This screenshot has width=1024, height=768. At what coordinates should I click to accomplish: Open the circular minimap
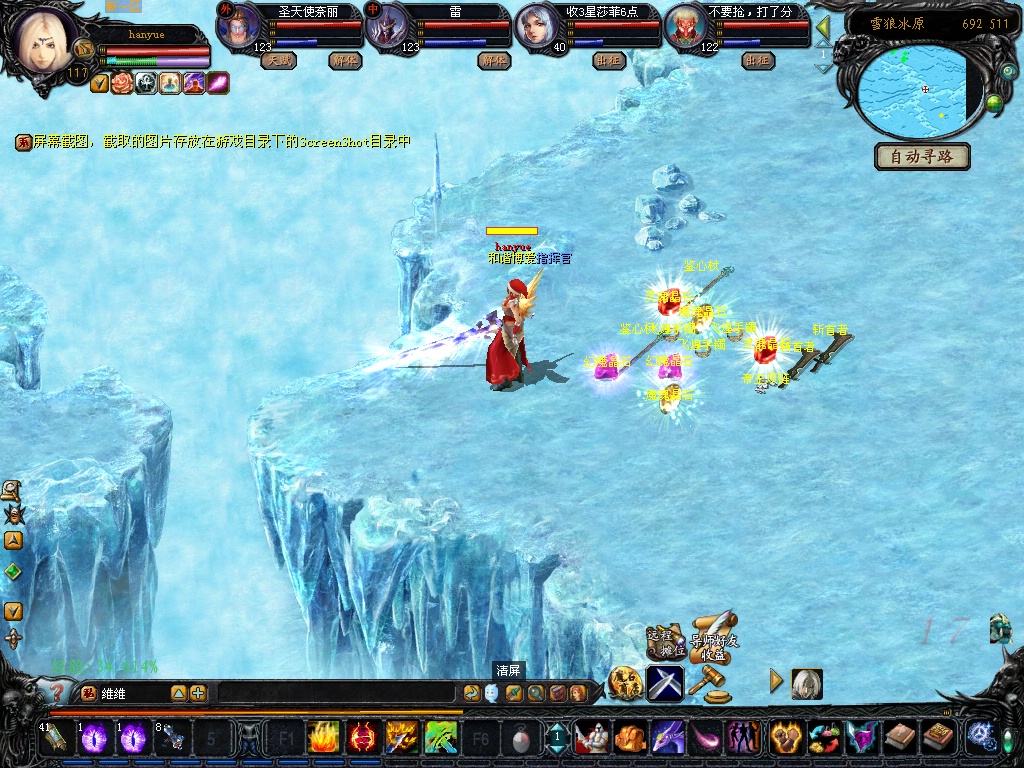pyautogui.click(x=918, y=92)
